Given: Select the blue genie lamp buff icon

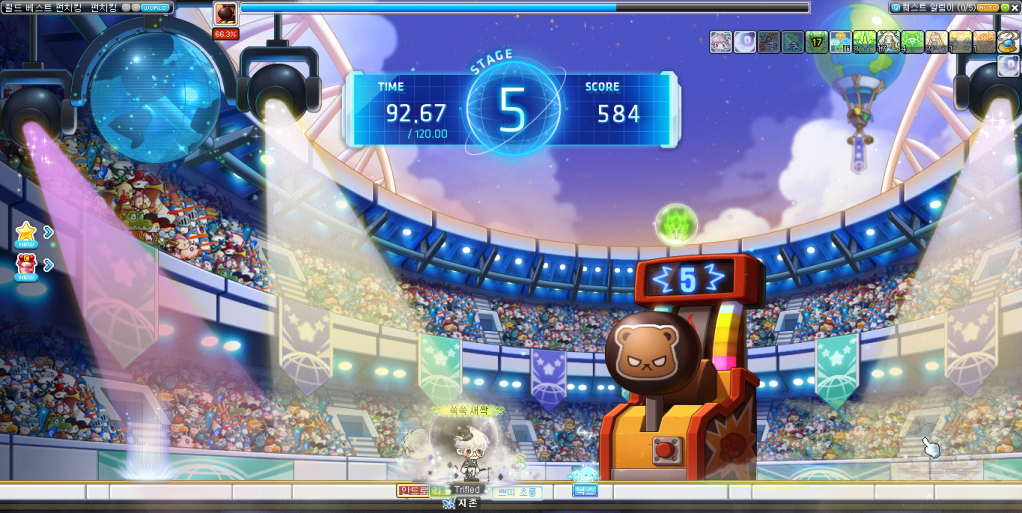Looking at the screenshot, I should tap(1008, 42).
